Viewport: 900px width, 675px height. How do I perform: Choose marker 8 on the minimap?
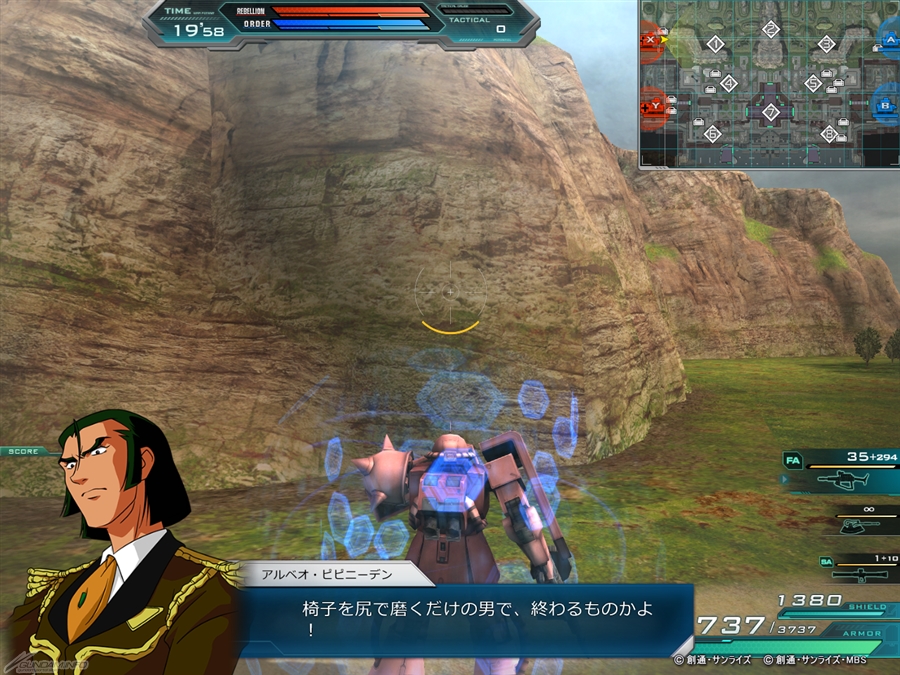click(828, 133)
